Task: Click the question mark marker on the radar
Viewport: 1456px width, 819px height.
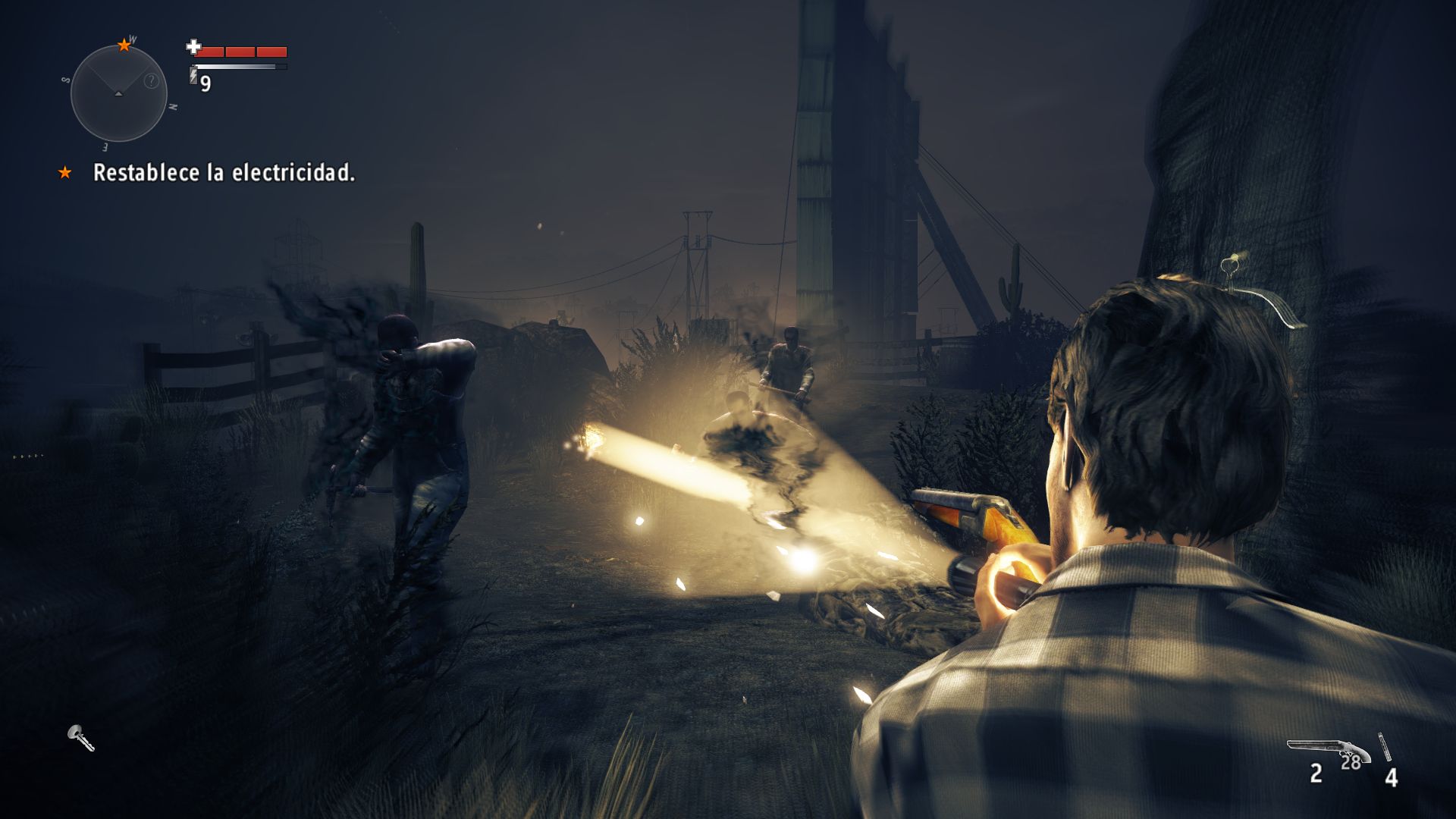Action: 152,81
